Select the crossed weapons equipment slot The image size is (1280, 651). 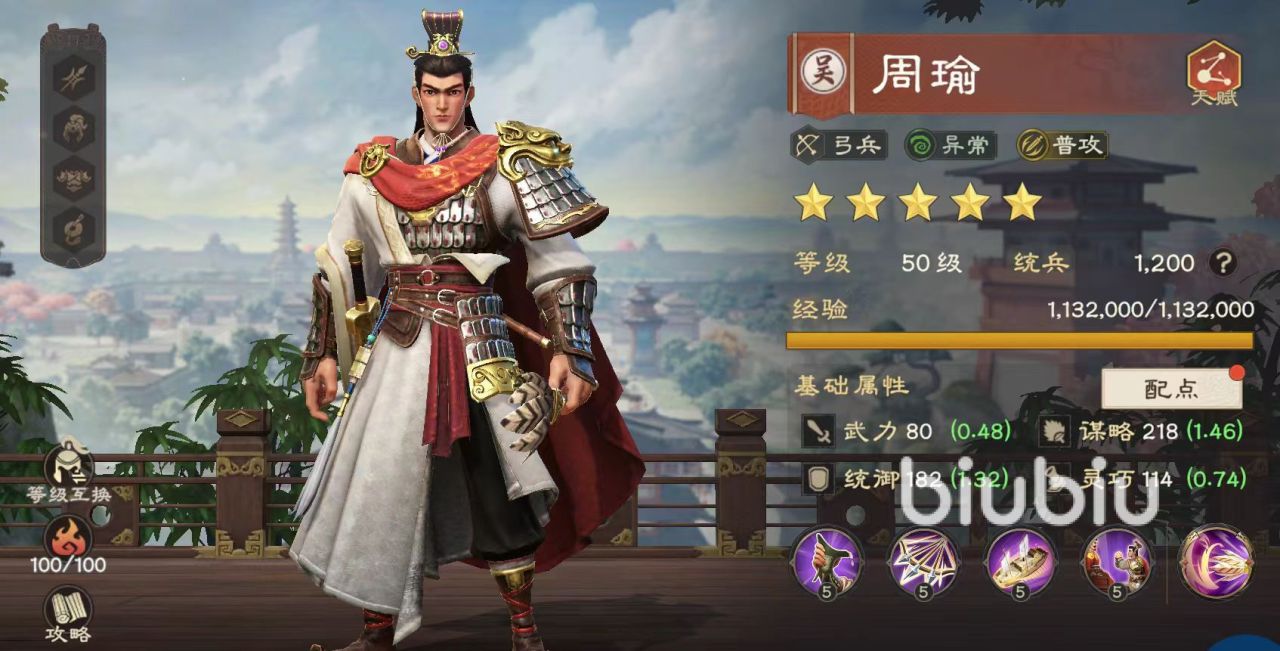click(74, 75)
